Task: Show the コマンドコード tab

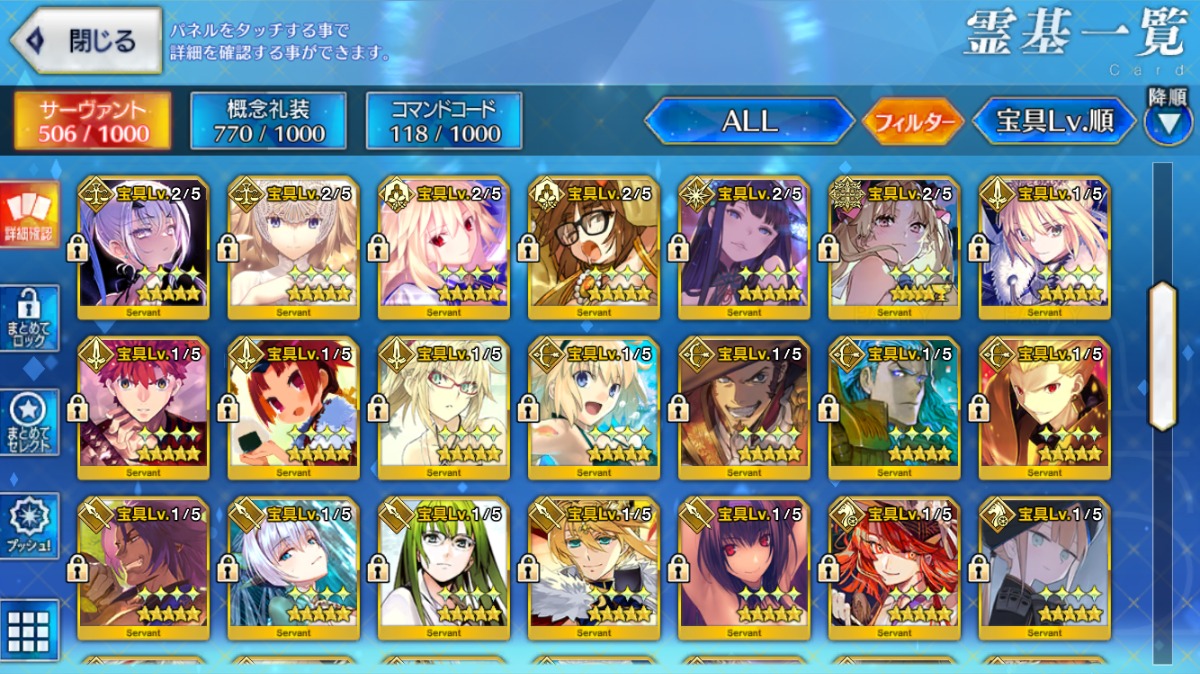Action: click(x=444, y=121)
